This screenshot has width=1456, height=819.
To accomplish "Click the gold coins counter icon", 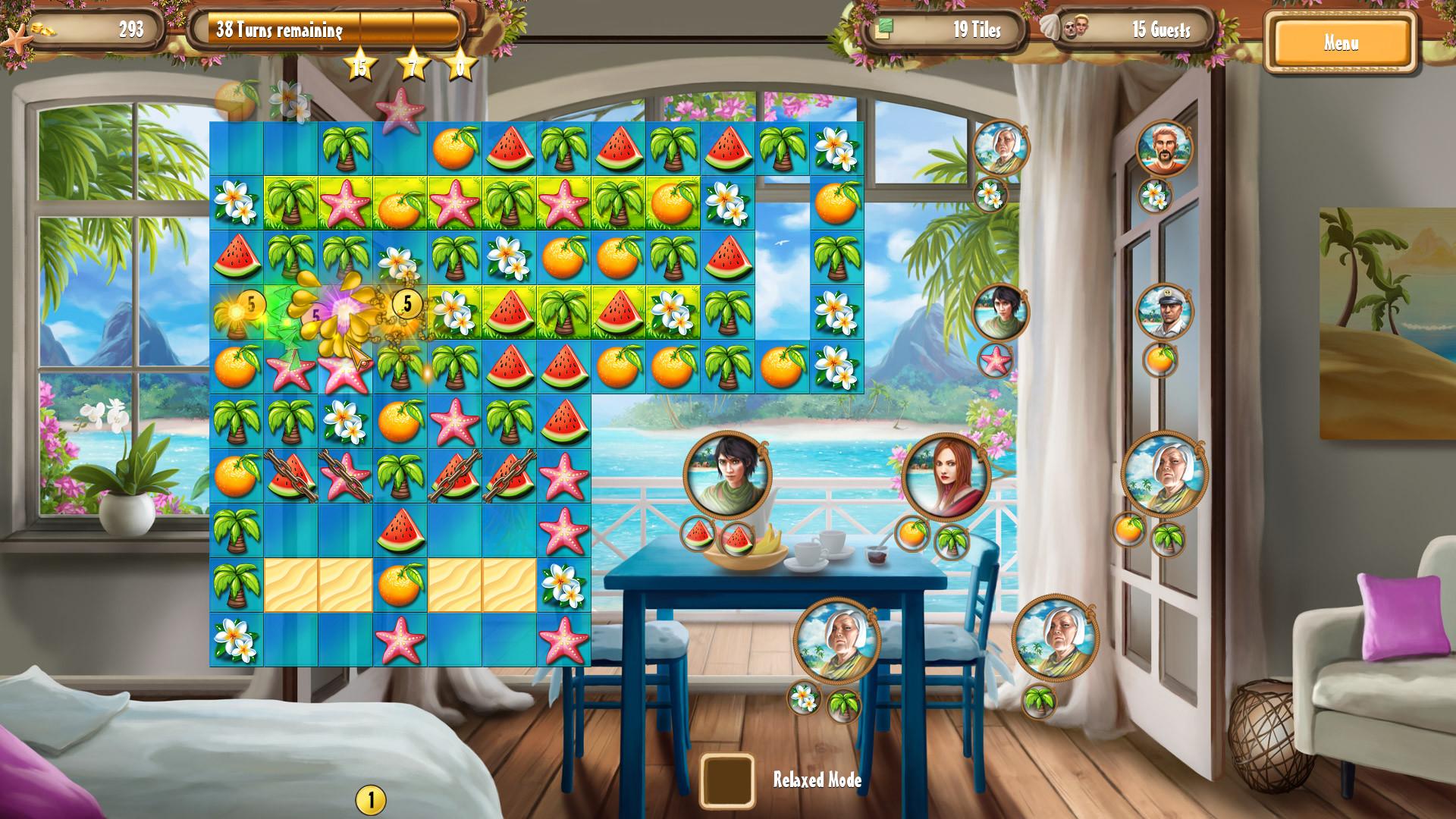I will pyautogui.click(x=45, y=30).
